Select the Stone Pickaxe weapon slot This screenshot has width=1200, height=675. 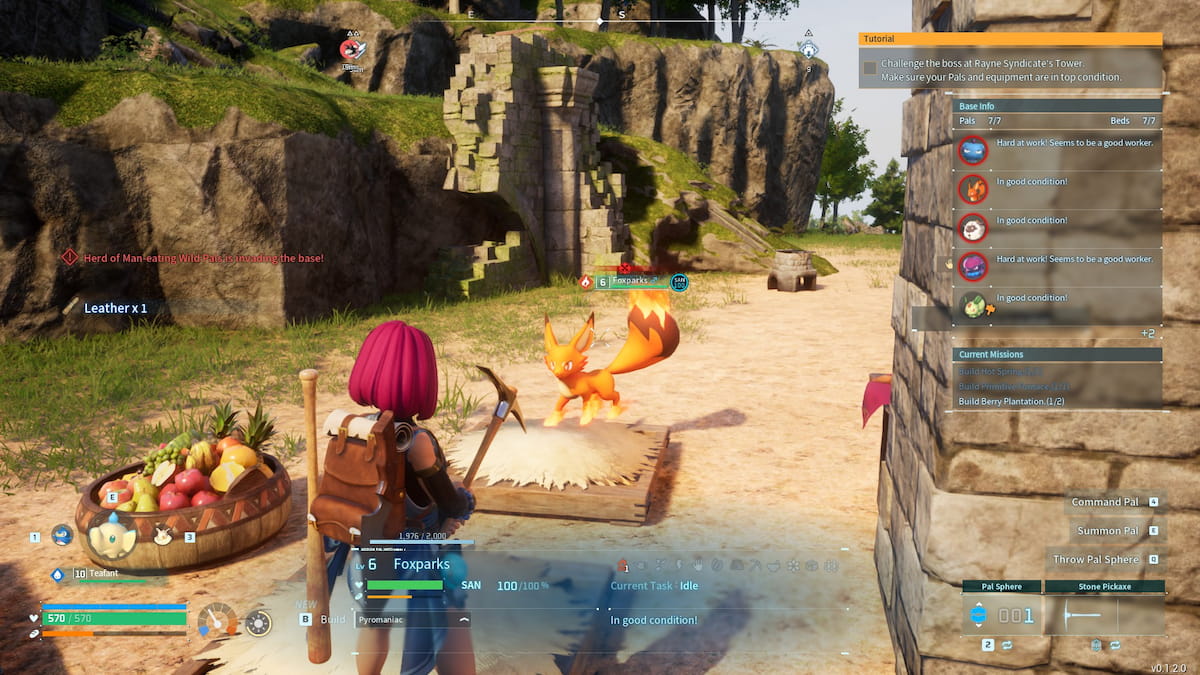[x=1104, y=614]
